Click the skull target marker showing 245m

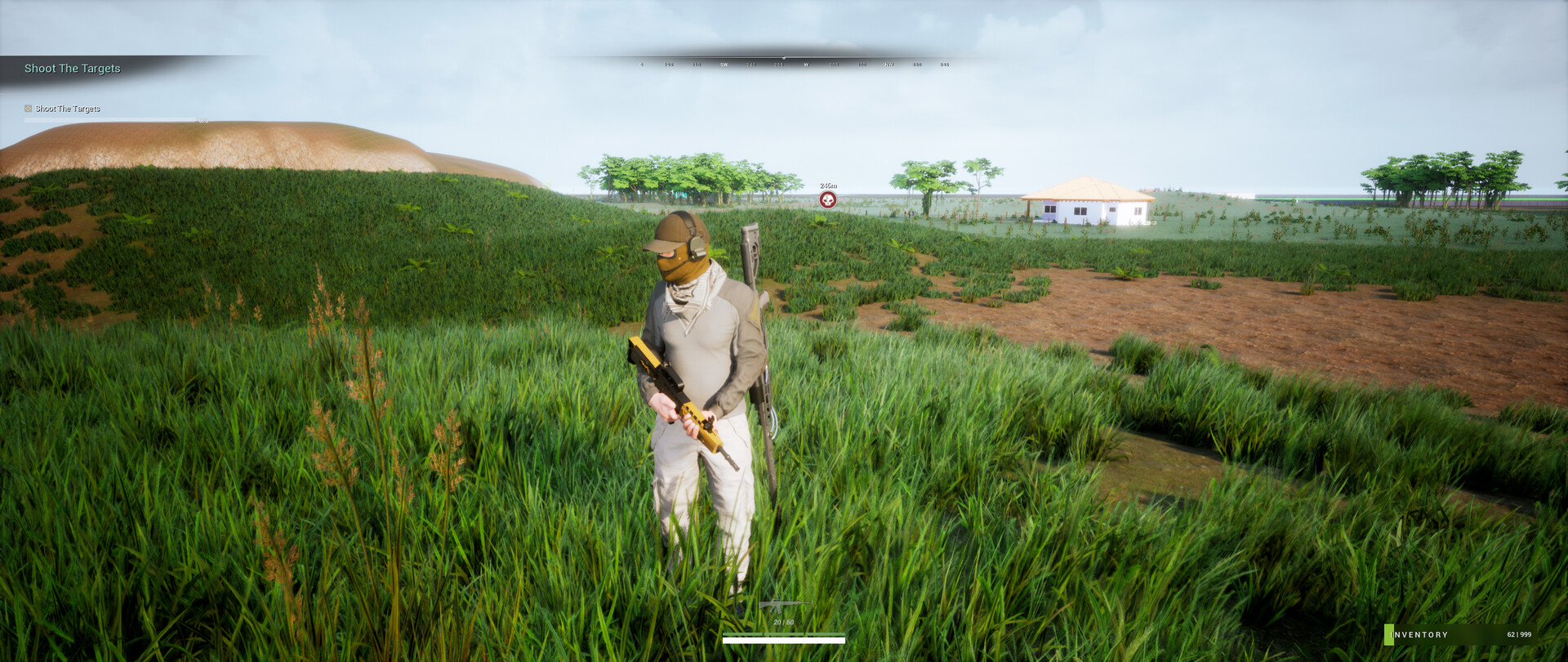pos(828,198)
